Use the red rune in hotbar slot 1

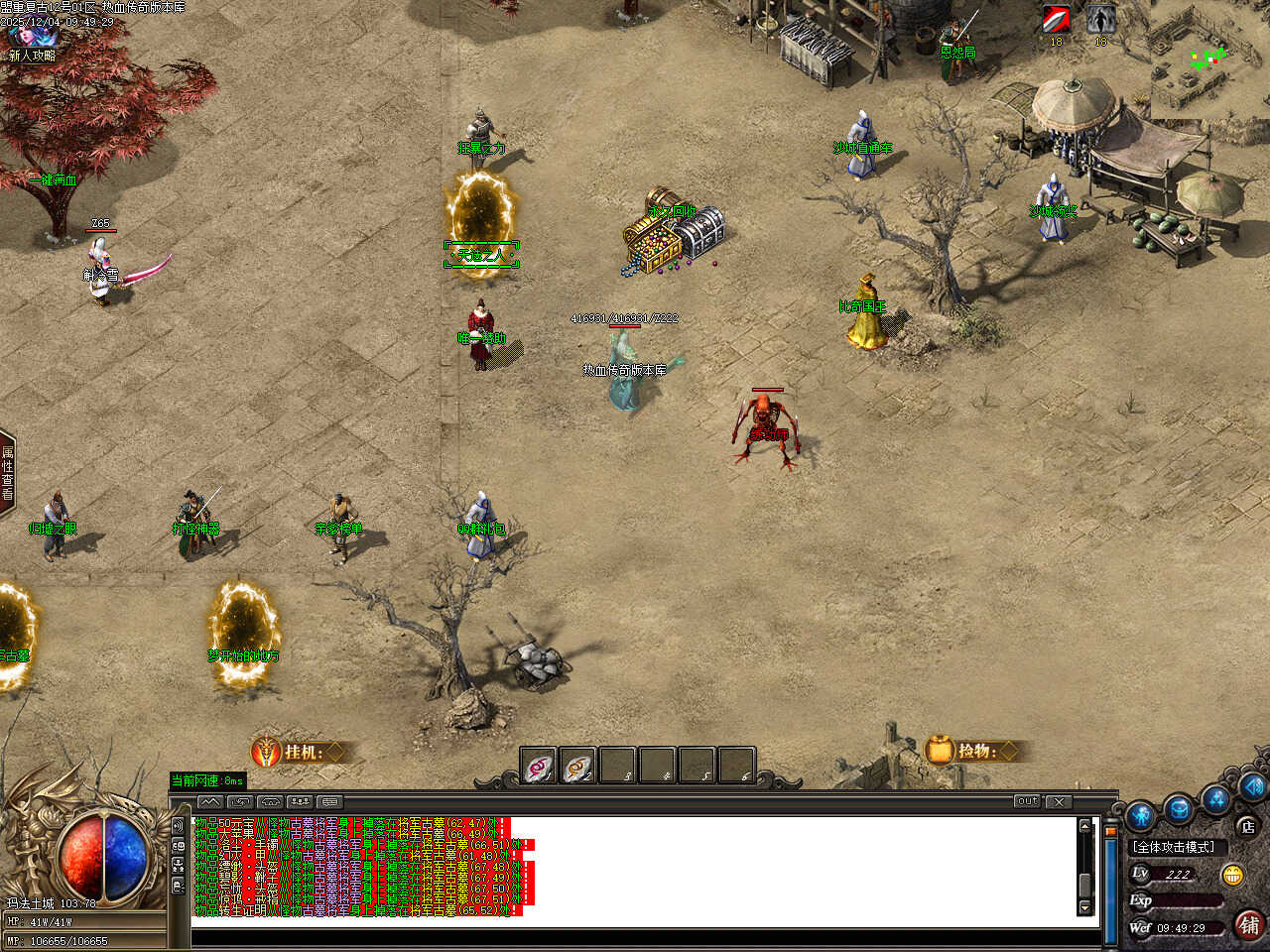pyautogui.click(x=539, y=767)
